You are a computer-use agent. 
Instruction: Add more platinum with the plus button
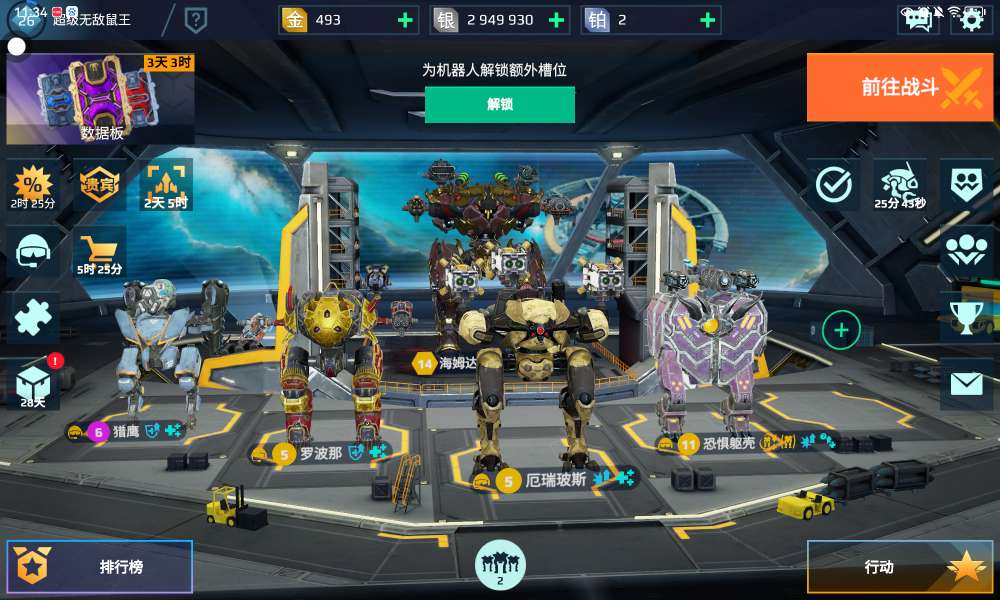coord(707,20)
